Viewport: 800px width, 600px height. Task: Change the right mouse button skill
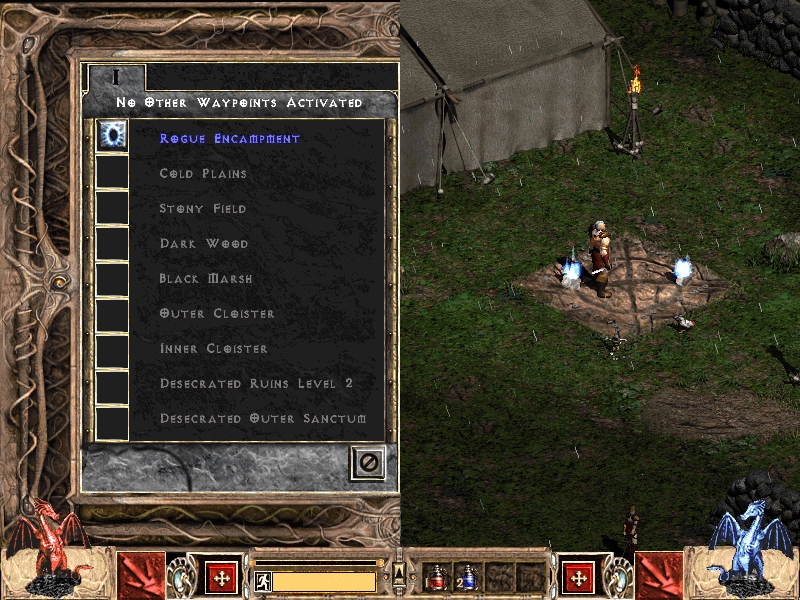(x=658, y=575)
